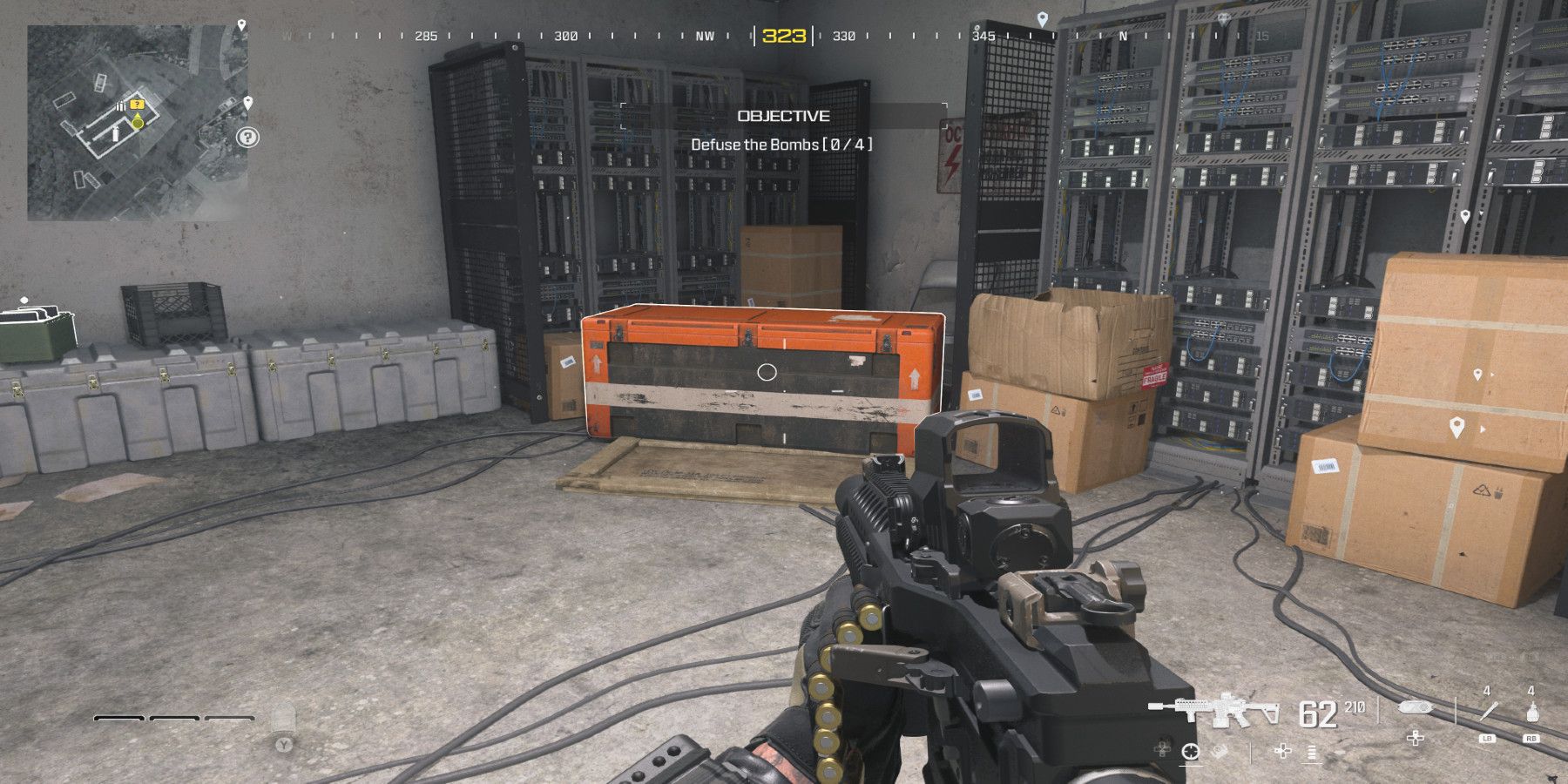Select the gas canister tactical equipment icon
The width and height of the screenshot is (1568, 784).
click(x=1531, y=713)
